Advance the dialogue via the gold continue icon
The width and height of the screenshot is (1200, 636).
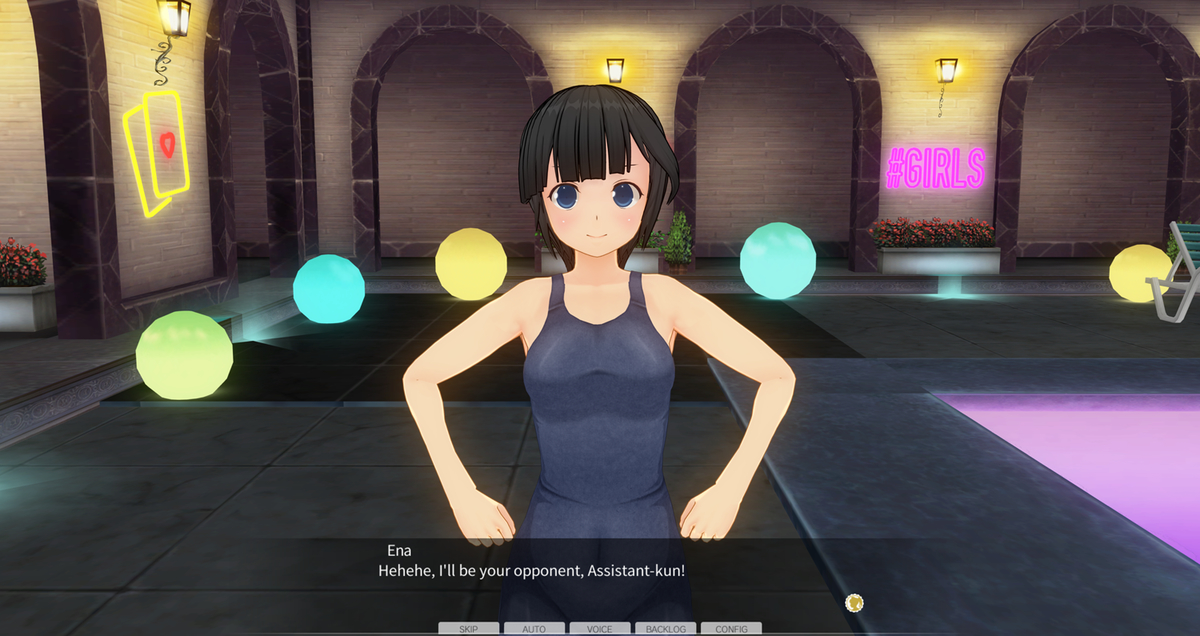tap(854, 602)
